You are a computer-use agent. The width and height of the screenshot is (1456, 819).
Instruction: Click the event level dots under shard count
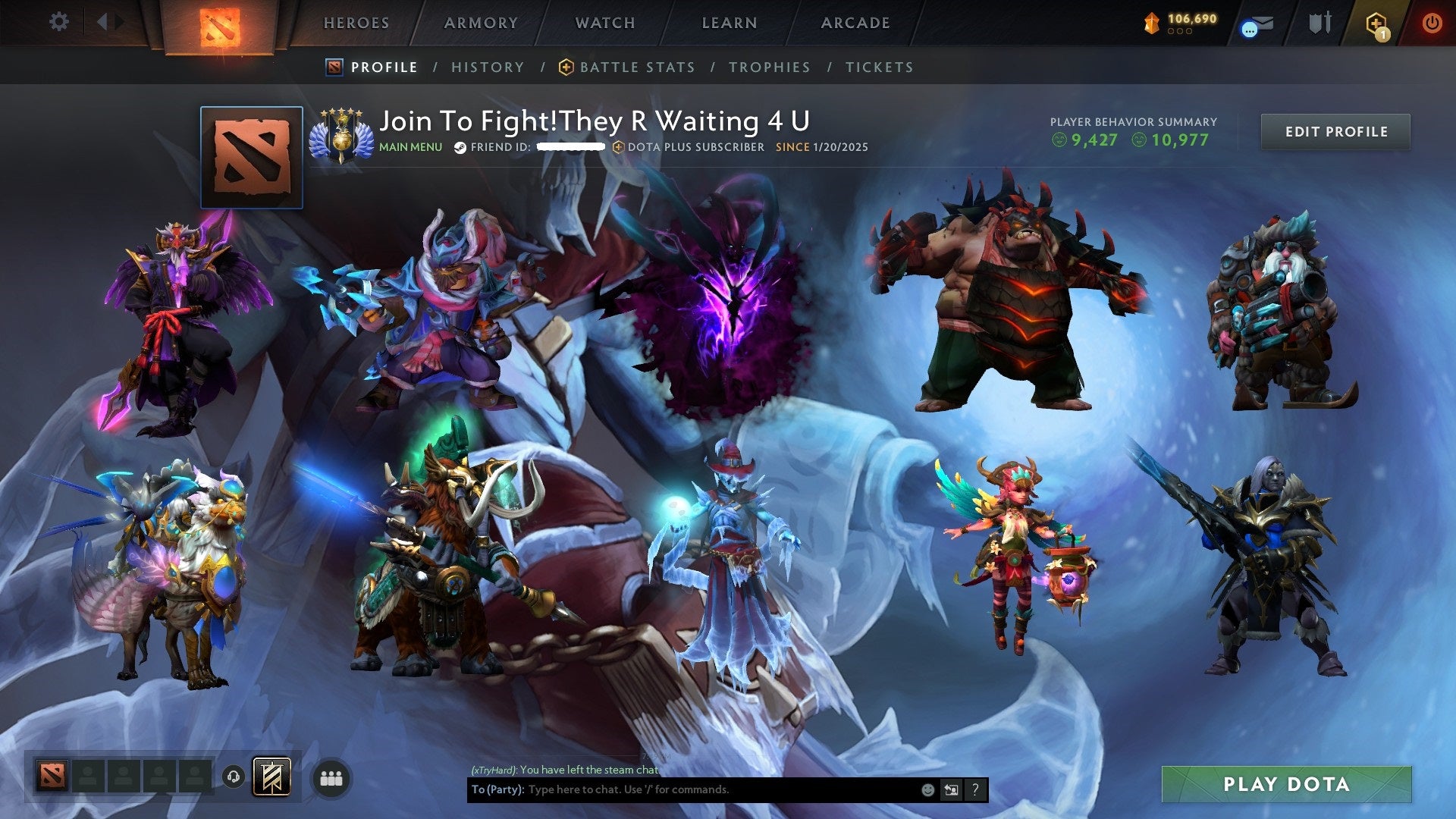(1180, 32)
